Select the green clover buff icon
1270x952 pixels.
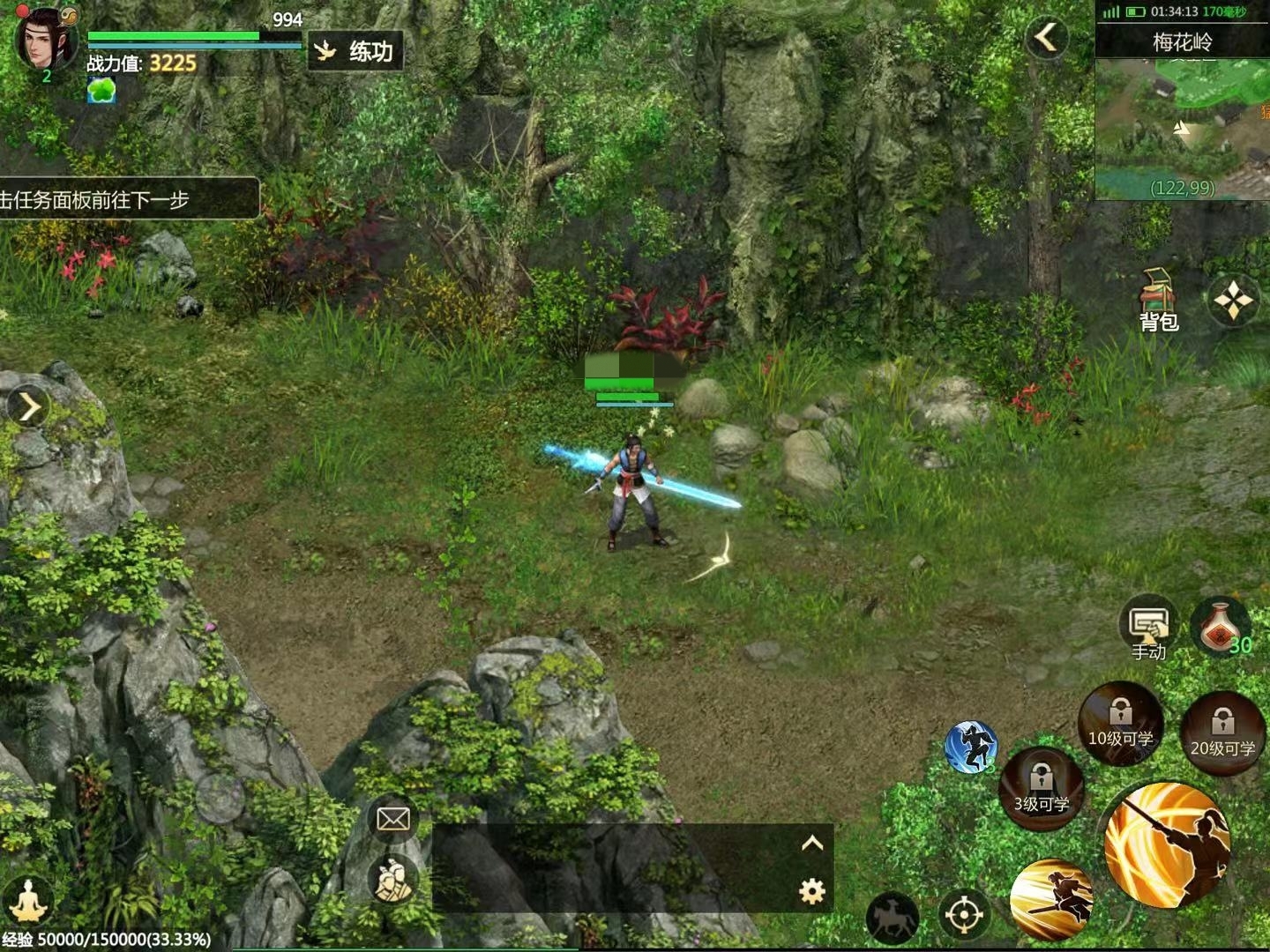coord(101,91)
